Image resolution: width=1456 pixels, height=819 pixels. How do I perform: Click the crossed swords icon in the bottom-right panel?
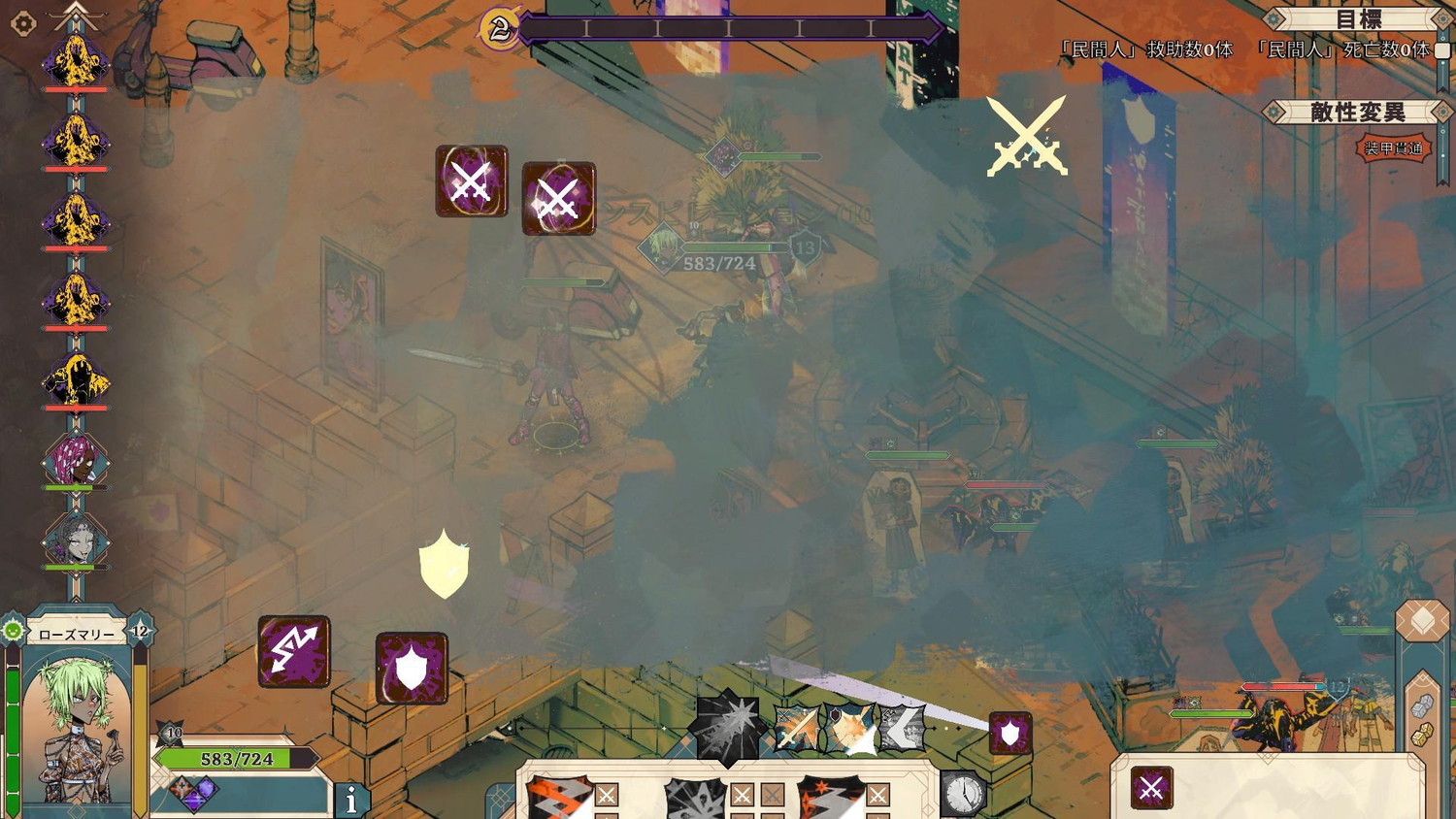tap(1151, 788)
